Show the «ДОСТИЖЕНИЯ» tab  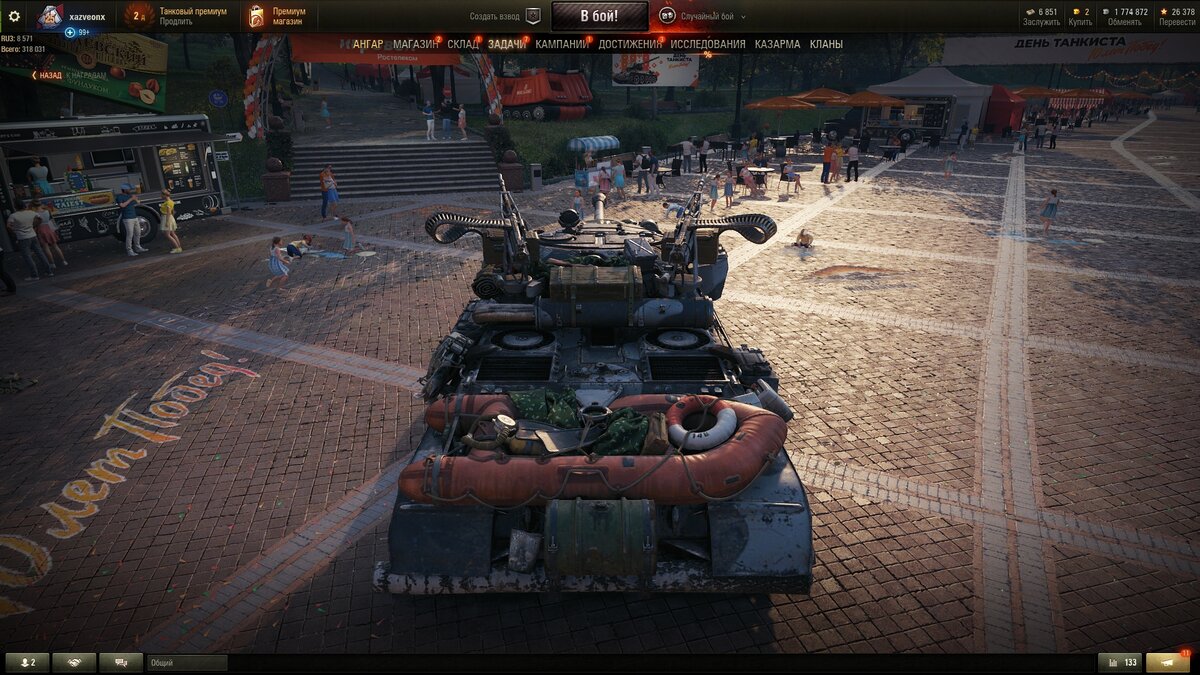(630, 44)
